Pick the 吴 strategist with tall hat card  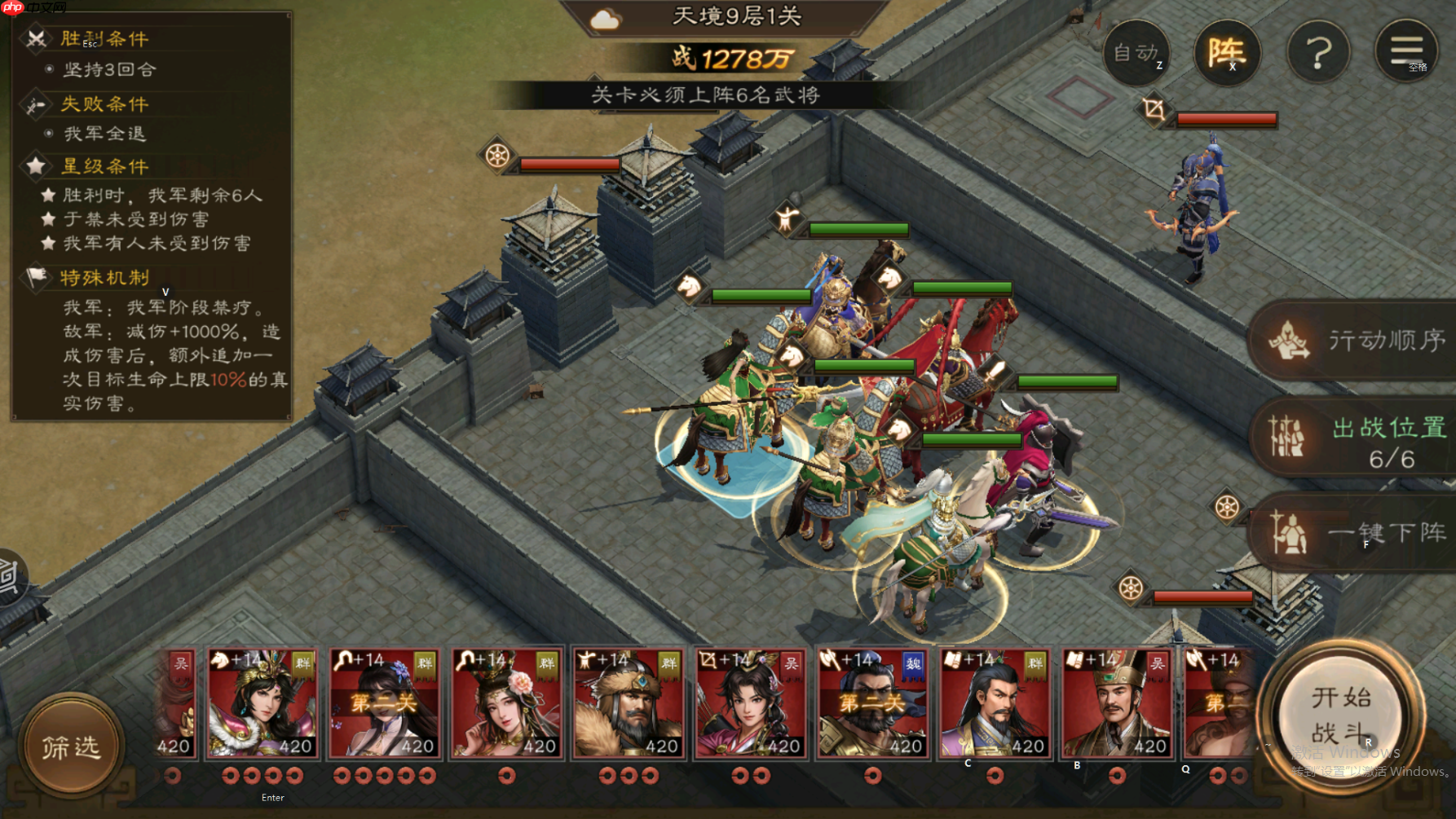tap(1117, 704)
